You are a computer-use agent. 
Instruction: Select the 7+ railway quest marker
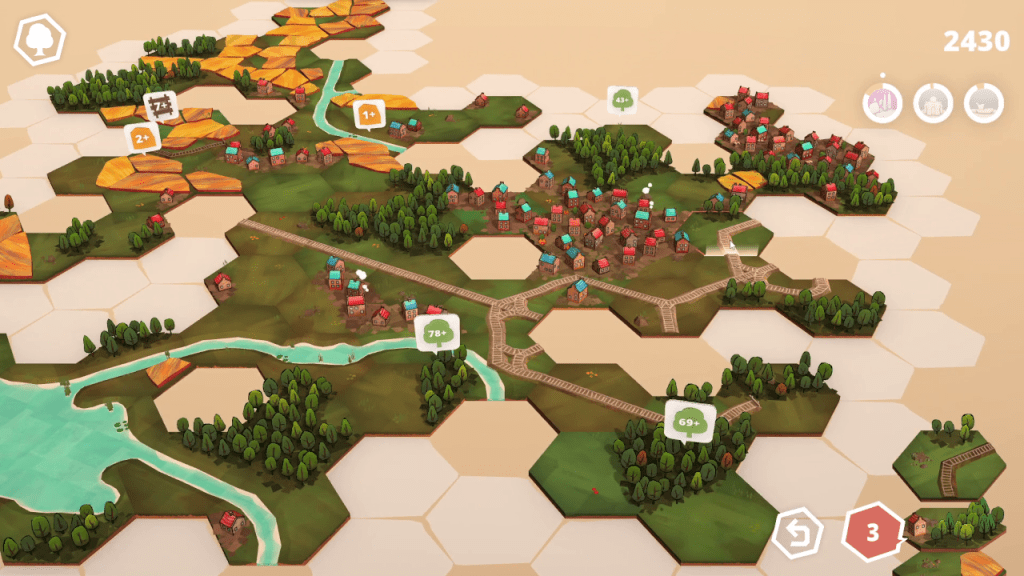(x=160, y=105)
